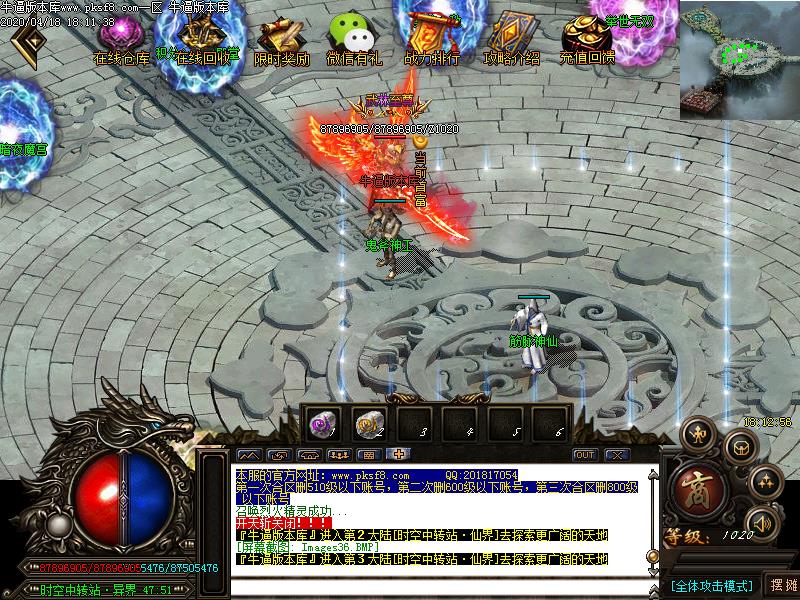Claim the 限时奖励 timed reward
Viewport: 800px width, 600px height.
coord(282,40)
